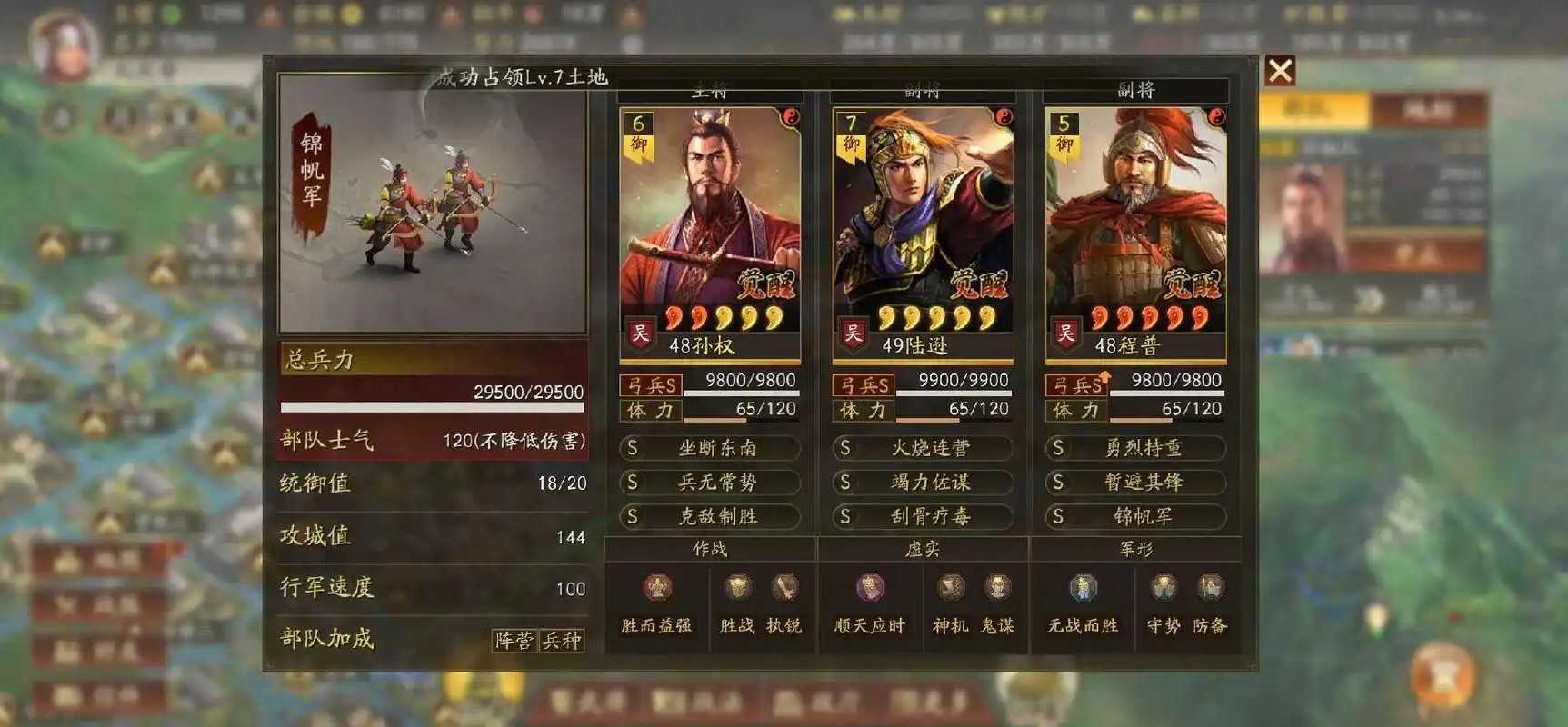Toggle the 兵种 bonus in 部队加成

560,641
